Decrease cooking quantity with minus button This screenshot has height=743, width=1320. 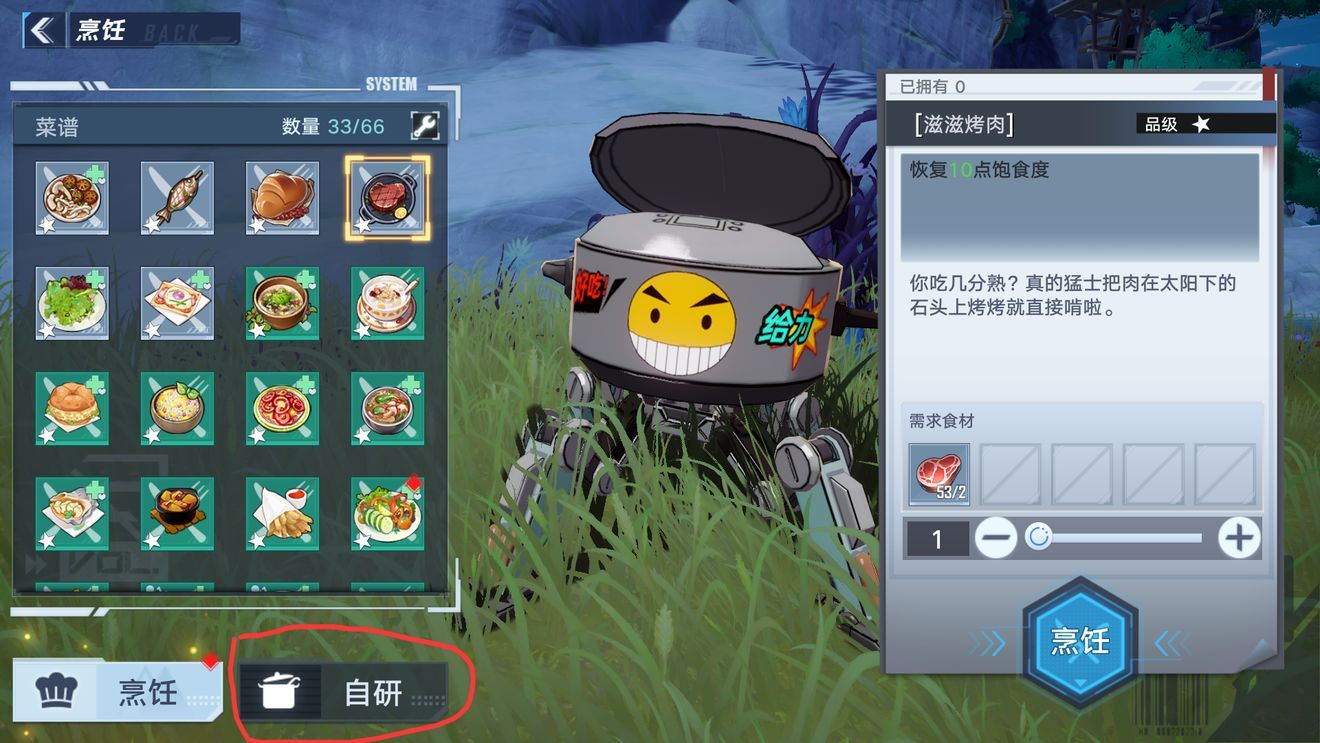996,539
